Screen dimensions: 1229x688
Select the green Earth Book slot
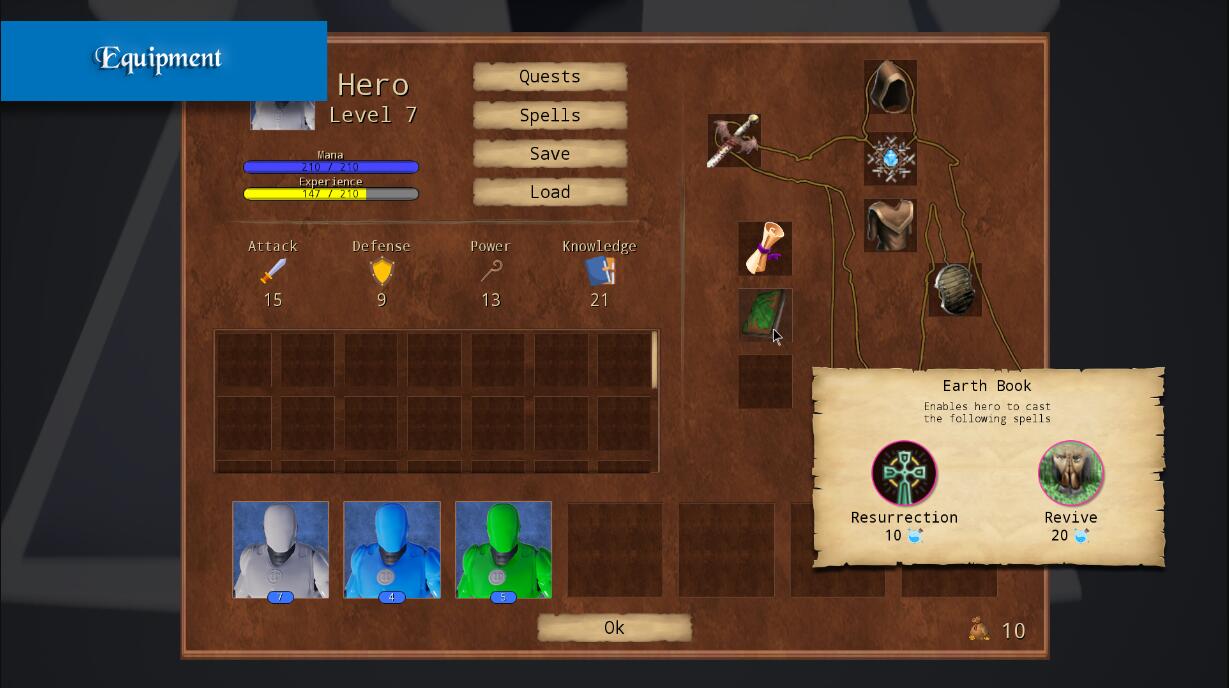(765, 315)
